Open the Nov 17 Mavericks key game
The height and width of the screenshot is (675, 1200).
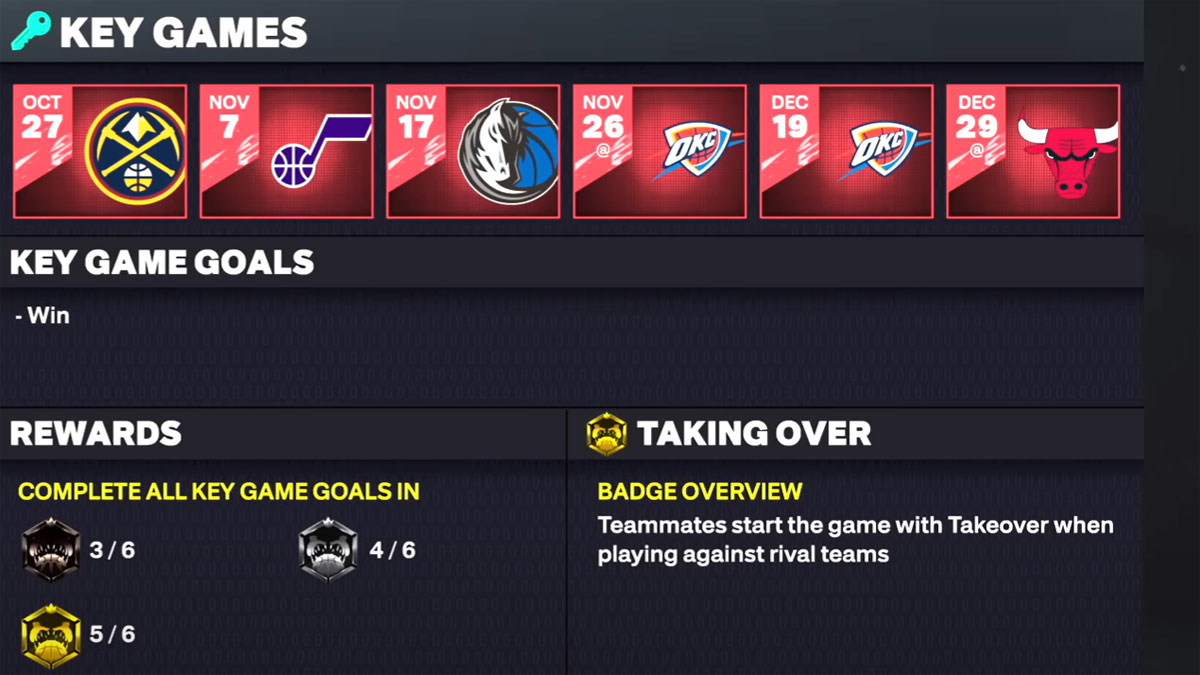click(x=473, y=151)
